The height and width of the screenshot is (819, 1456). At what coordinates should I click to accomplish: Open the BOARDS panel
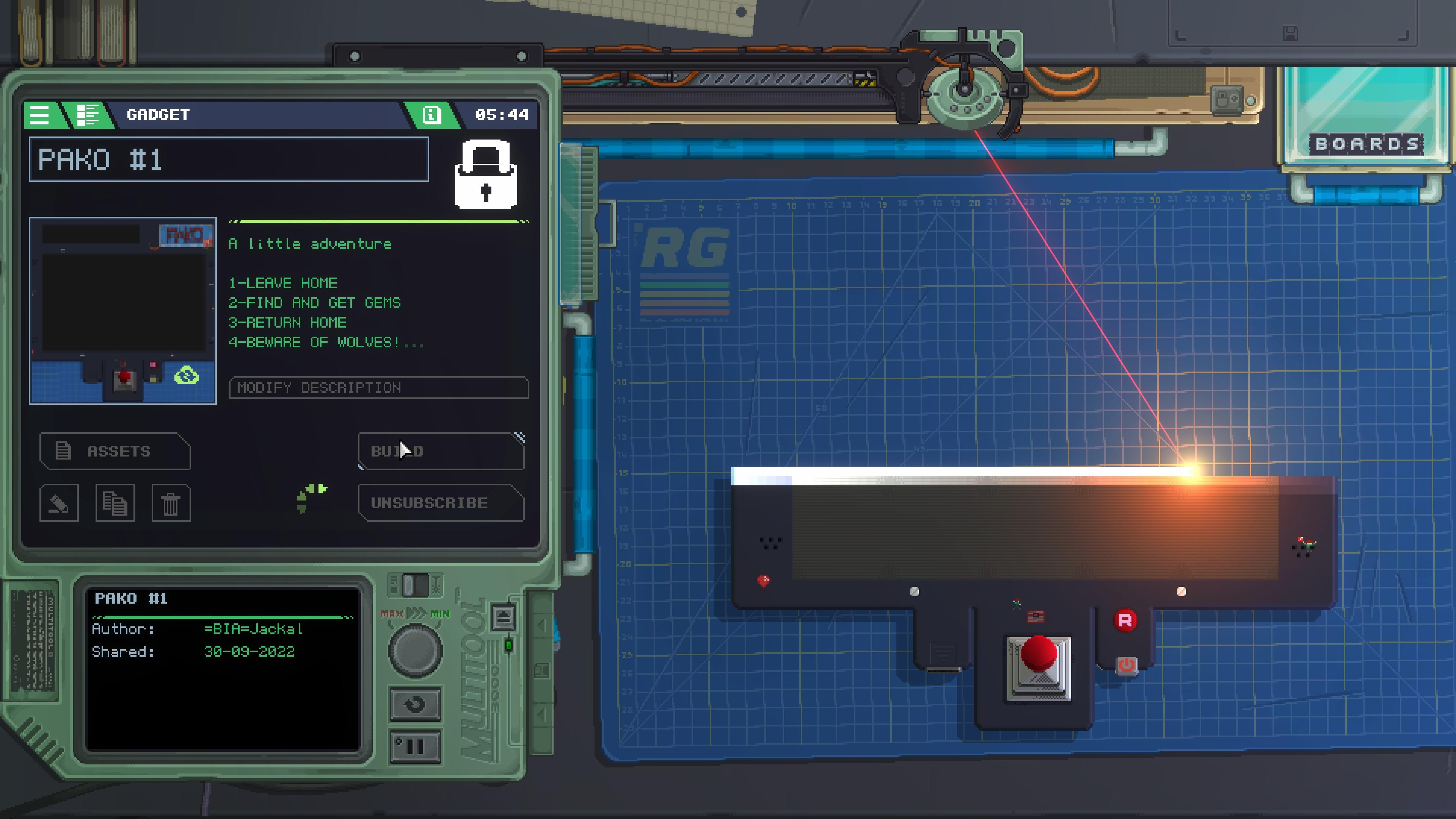tap(1365, 144)
